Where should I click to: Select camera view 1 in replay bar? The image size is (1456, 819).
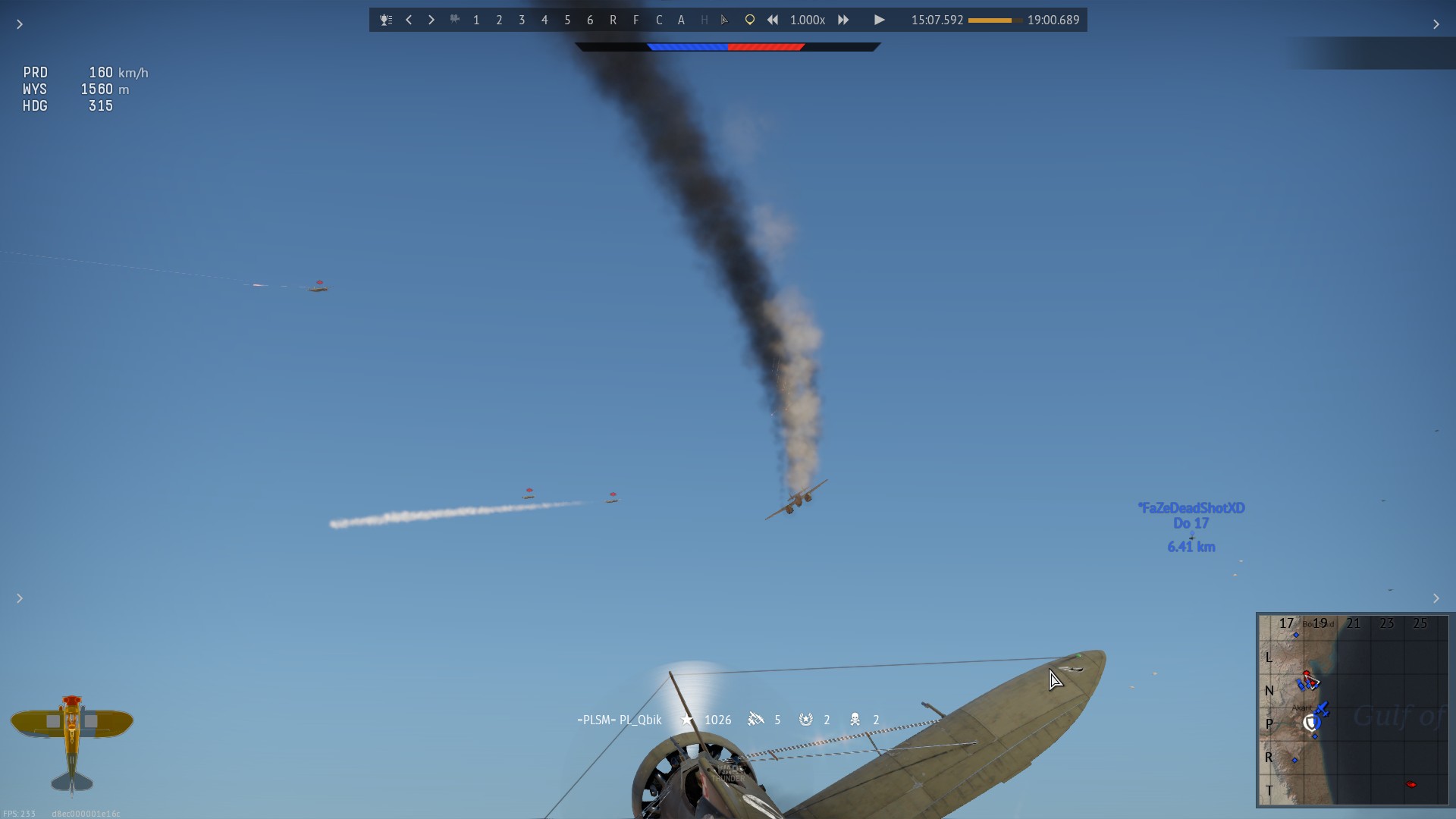click(476, 20)
